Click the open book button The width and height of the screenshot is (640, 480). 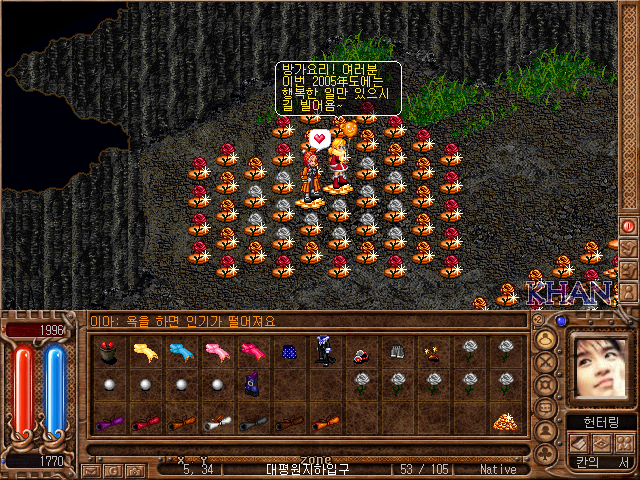pos(577,443)
